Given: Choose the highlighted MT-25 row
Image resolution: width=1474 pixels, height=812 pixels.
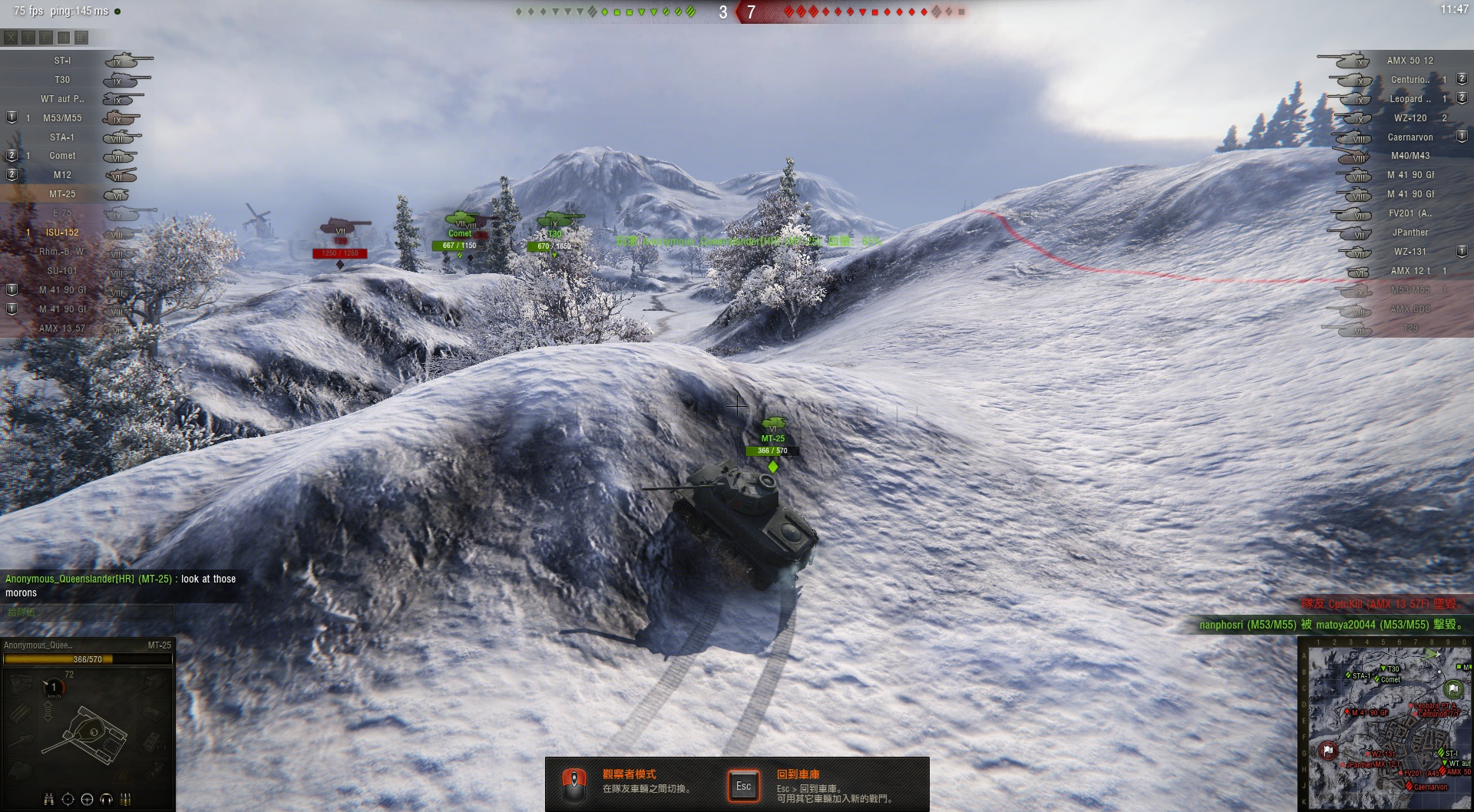Looking at the screenshot, I should click(62, 194).
